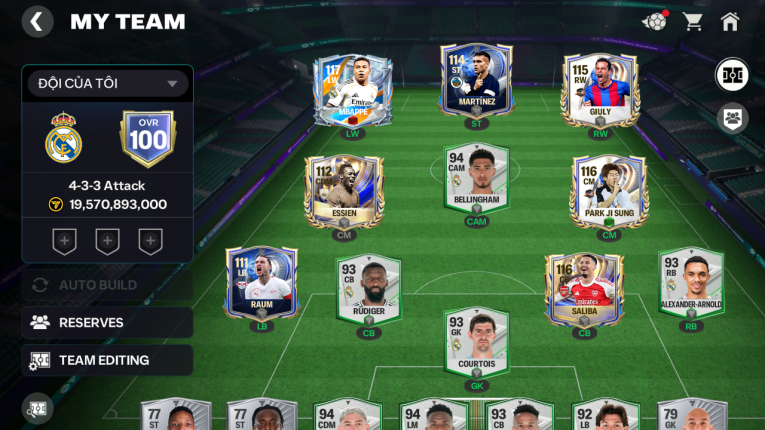The height and width of the screenshot is (430, 765).
Task: Choose the Courtois goalkeeper card
Action: [x=476, y=343]
